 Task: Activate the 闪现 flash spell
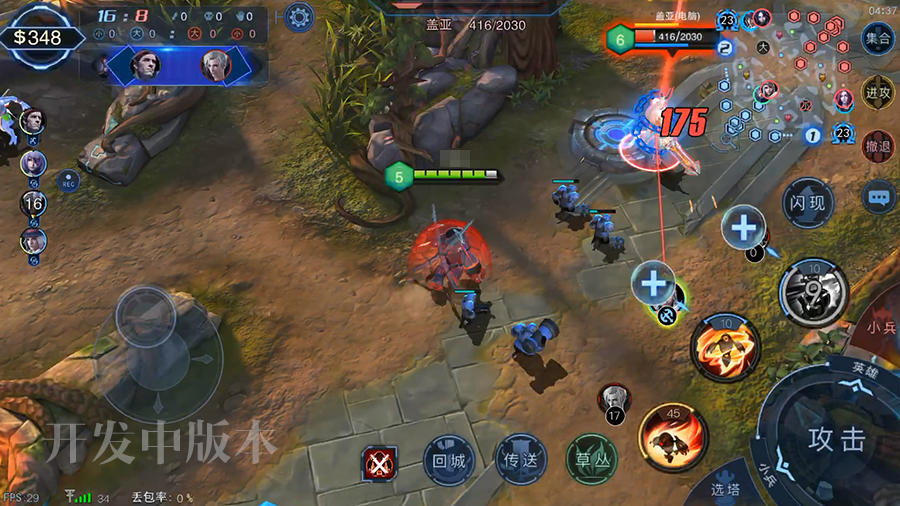click(x=807, y=203)
